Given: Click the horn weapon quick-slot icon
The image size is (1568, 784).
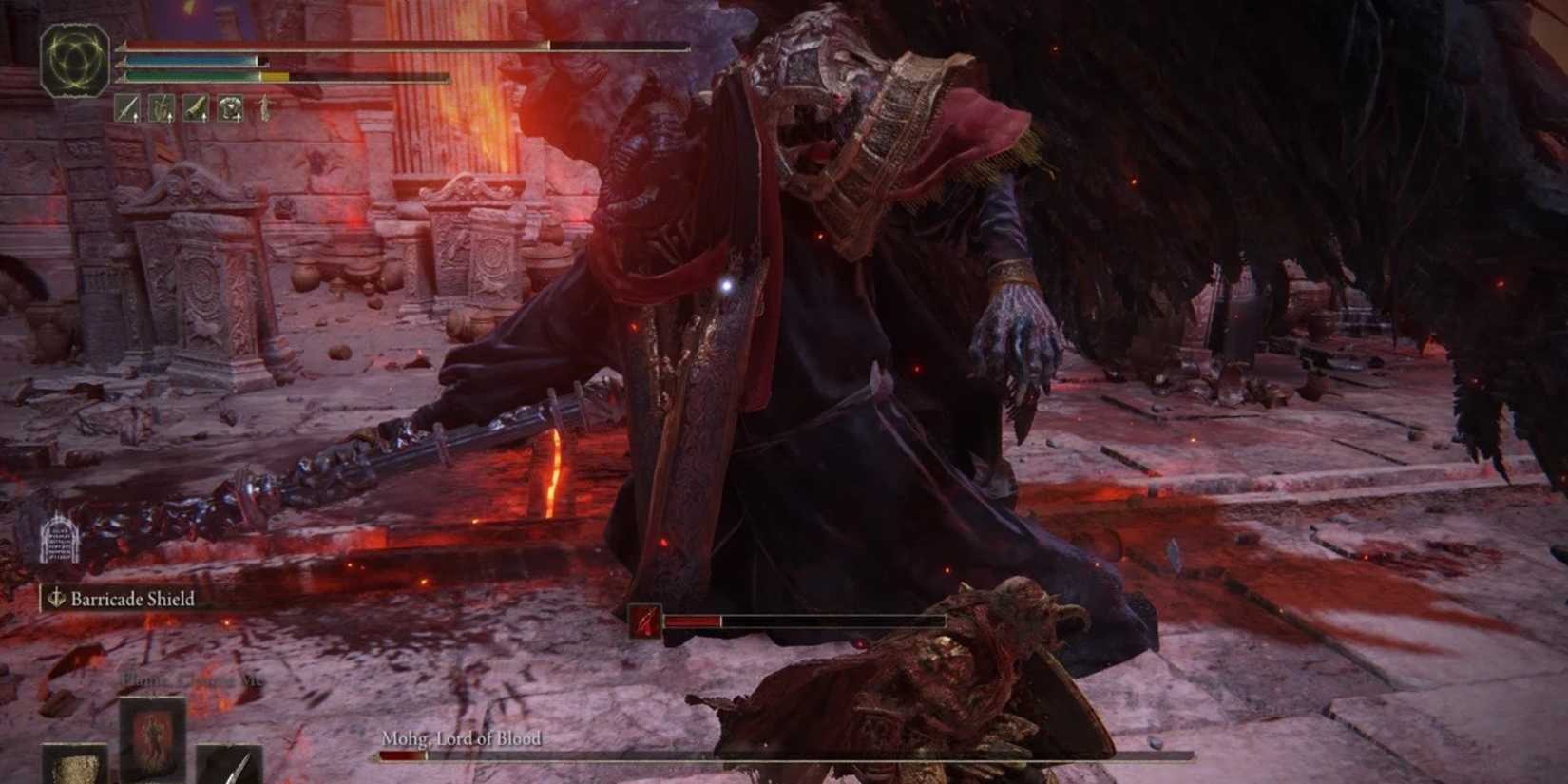Looking at the screenshot, I should [196, 107].
